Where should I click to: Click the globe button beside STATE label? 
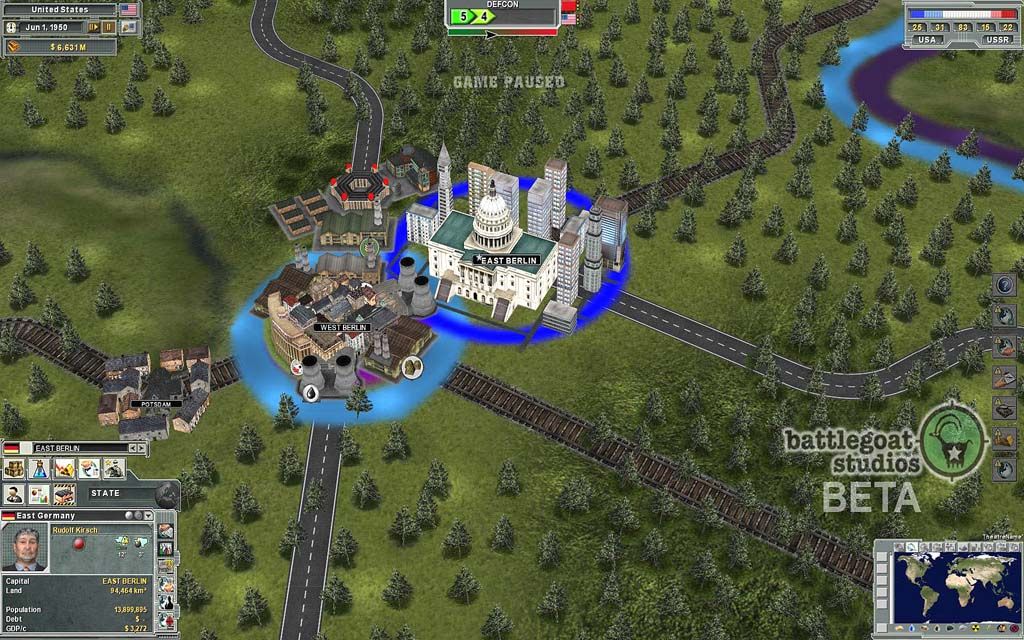click(166, 494)
